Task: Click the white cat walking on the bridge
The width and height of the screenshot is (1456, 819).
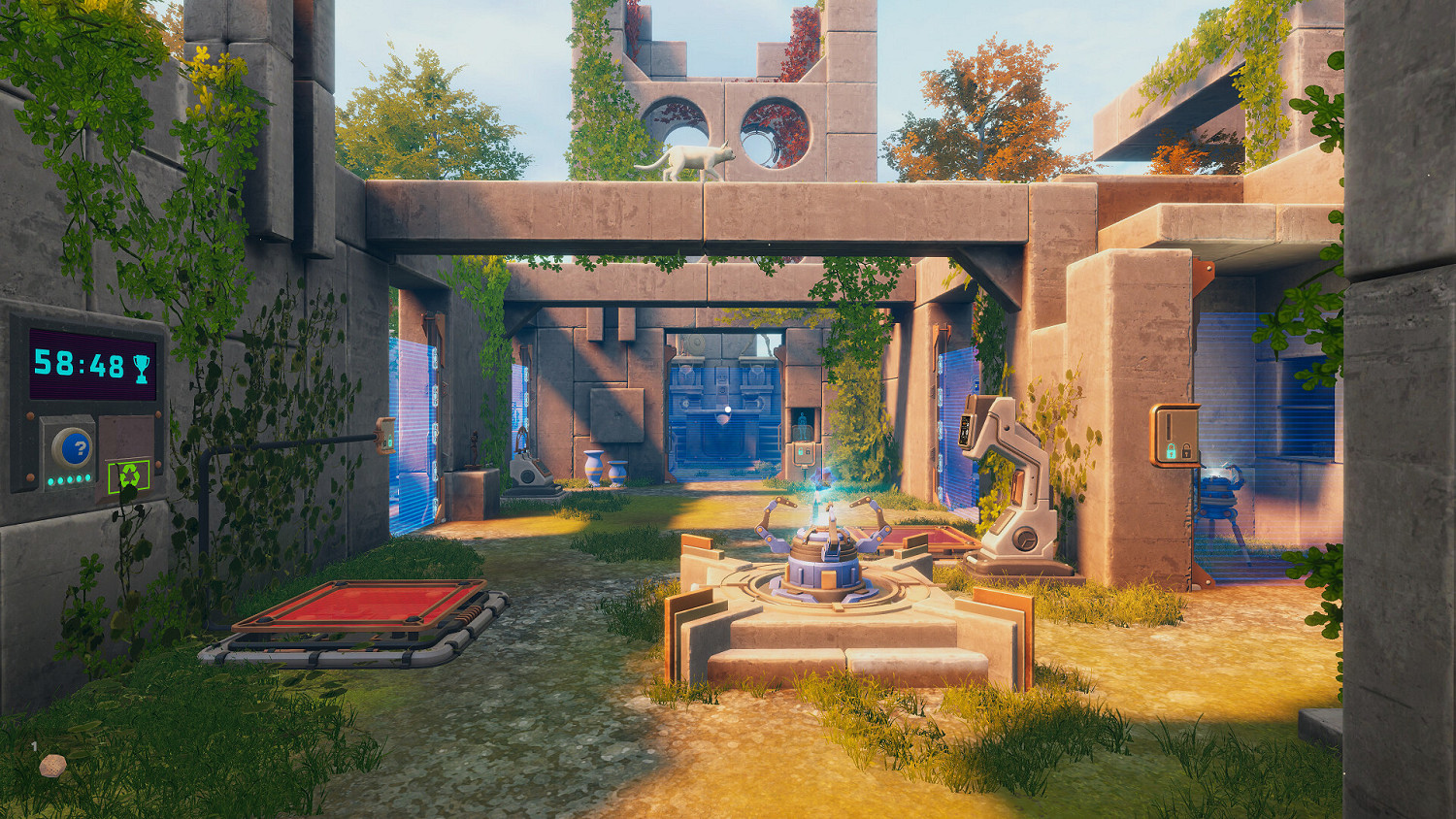Action: (694, 160)
